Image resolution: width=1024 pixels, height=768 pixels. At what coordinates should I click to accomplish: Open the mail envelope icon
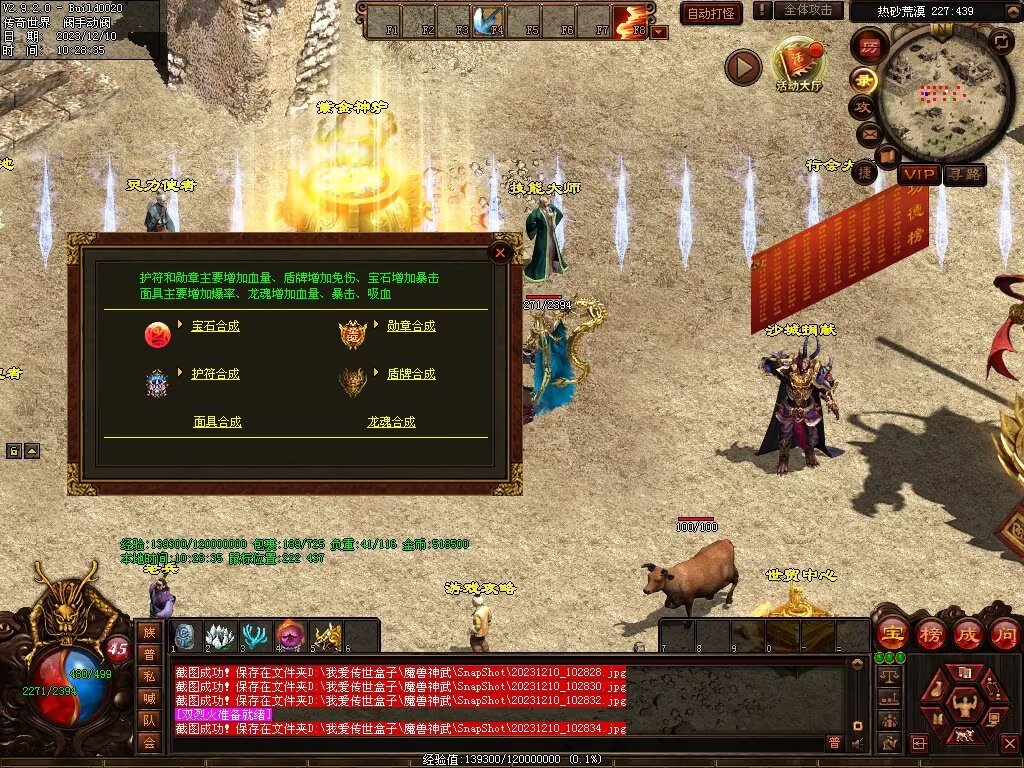tap(868, 131)
